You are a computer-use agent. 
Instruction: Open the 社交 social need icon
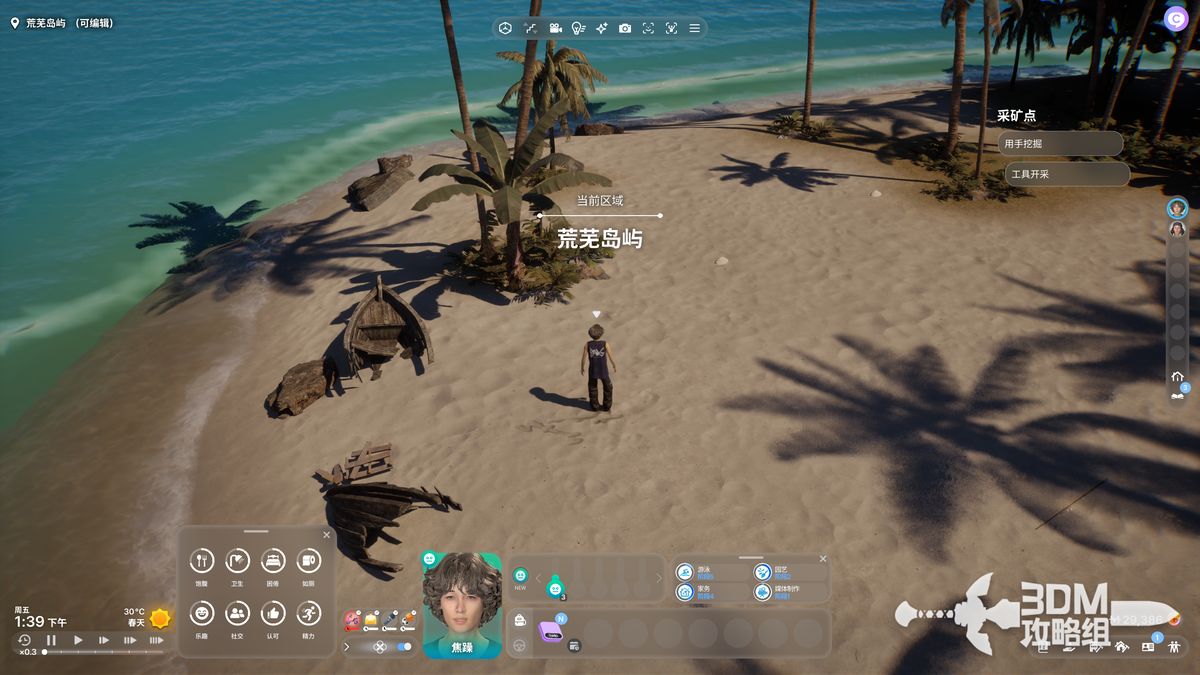(x=237, y=614)
